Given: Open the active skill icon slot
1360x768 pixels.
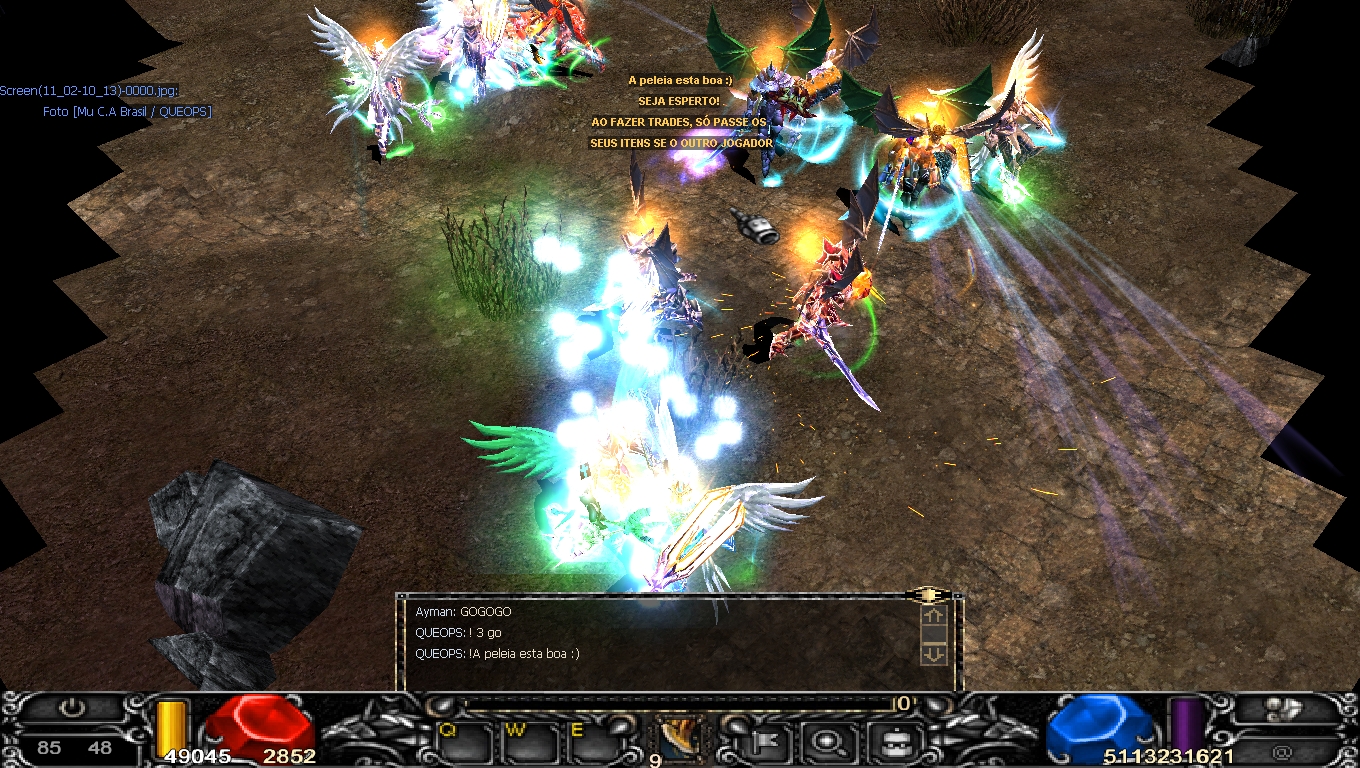Looking at the screenshot, I should click(x=681, y=738).
